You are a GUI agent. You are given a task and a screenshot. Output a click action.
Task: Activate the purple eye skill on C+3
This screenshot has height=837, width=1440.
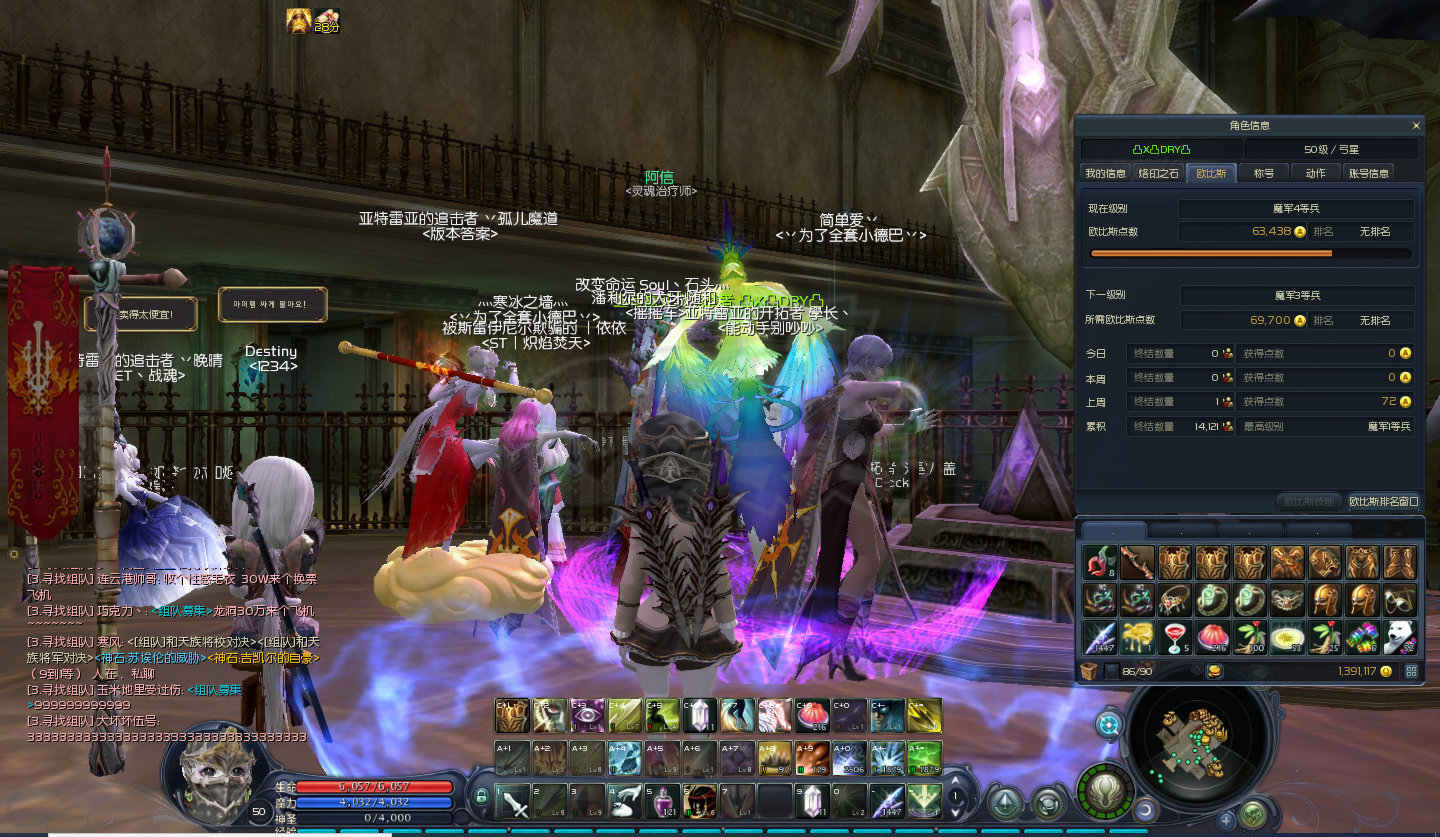(587, 715)
